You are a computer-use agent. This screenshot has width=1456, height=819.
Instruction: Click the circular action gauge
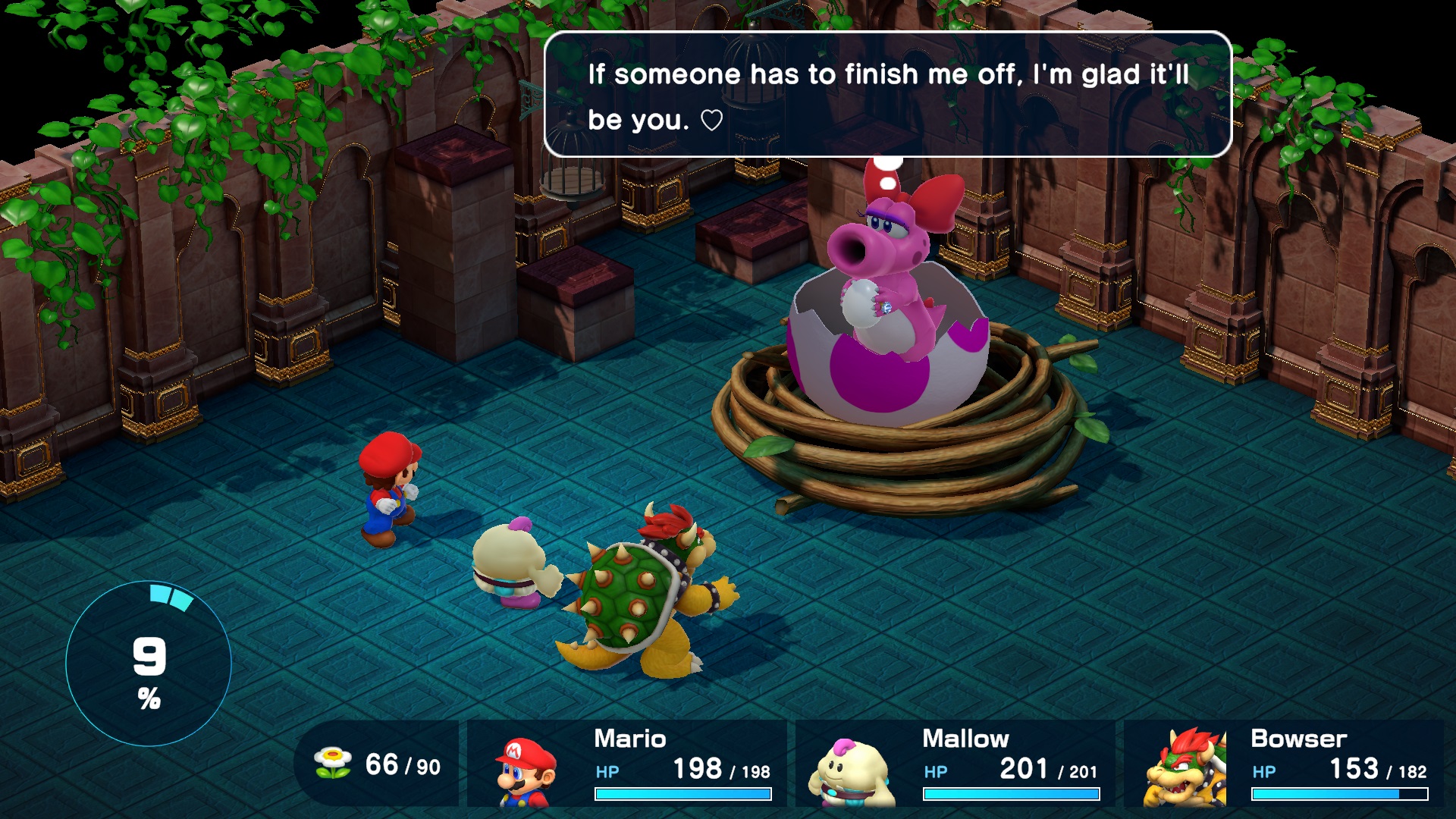tap(149, 664)
